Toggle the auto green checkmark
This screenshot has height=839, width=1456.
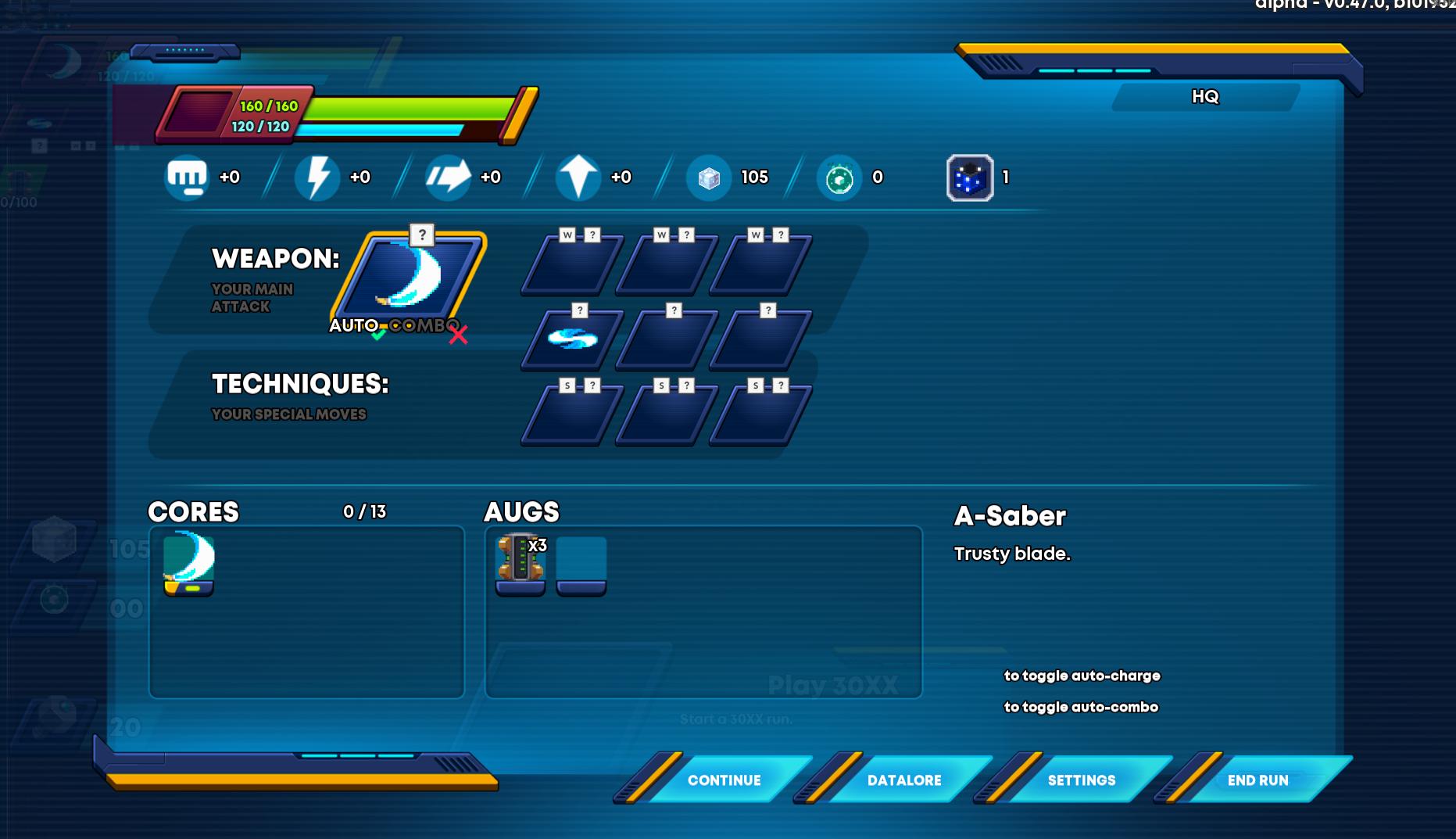378,335
